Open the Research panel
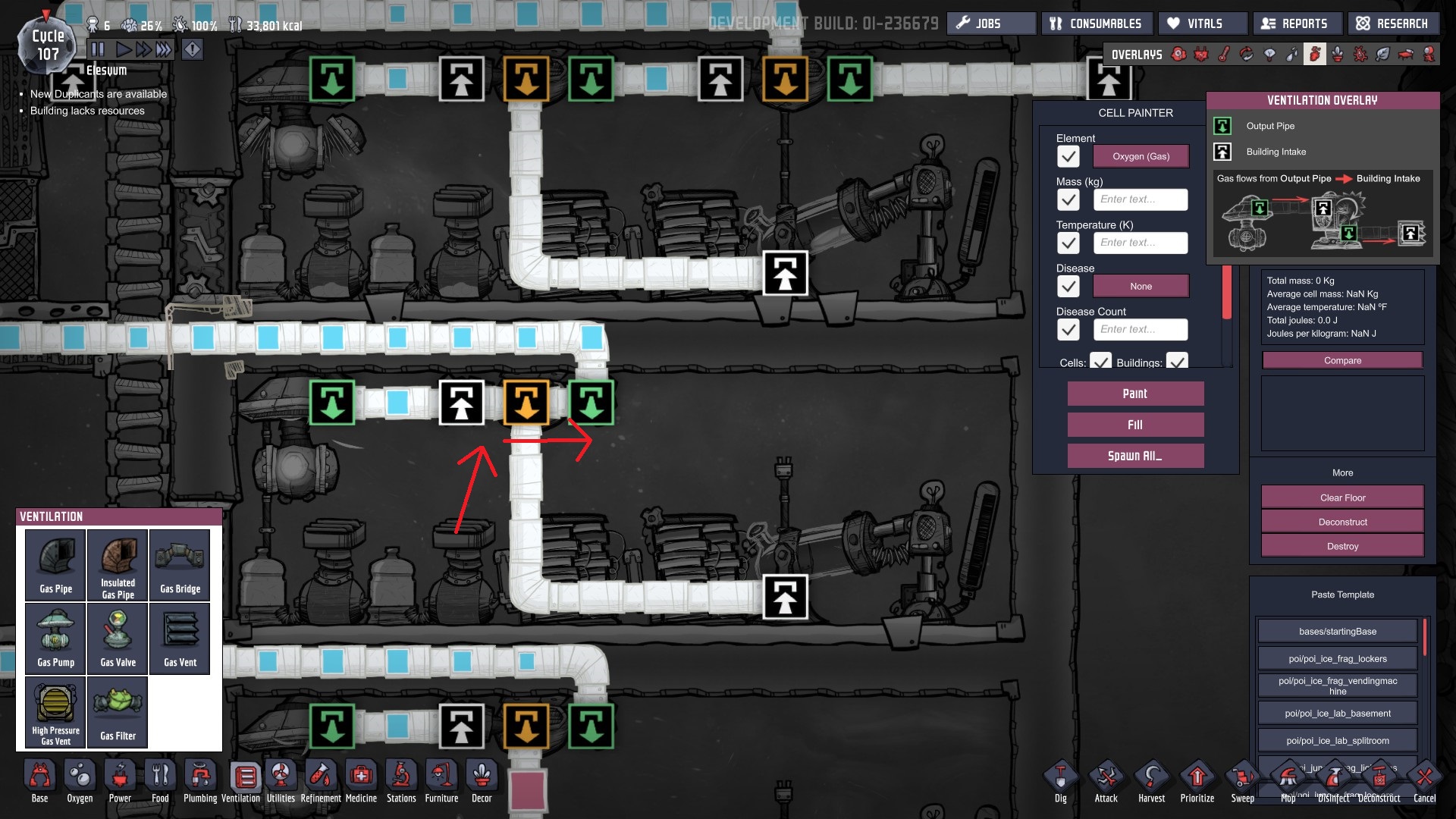Viewport: 1456px width, 819px height. [1393, 23]
